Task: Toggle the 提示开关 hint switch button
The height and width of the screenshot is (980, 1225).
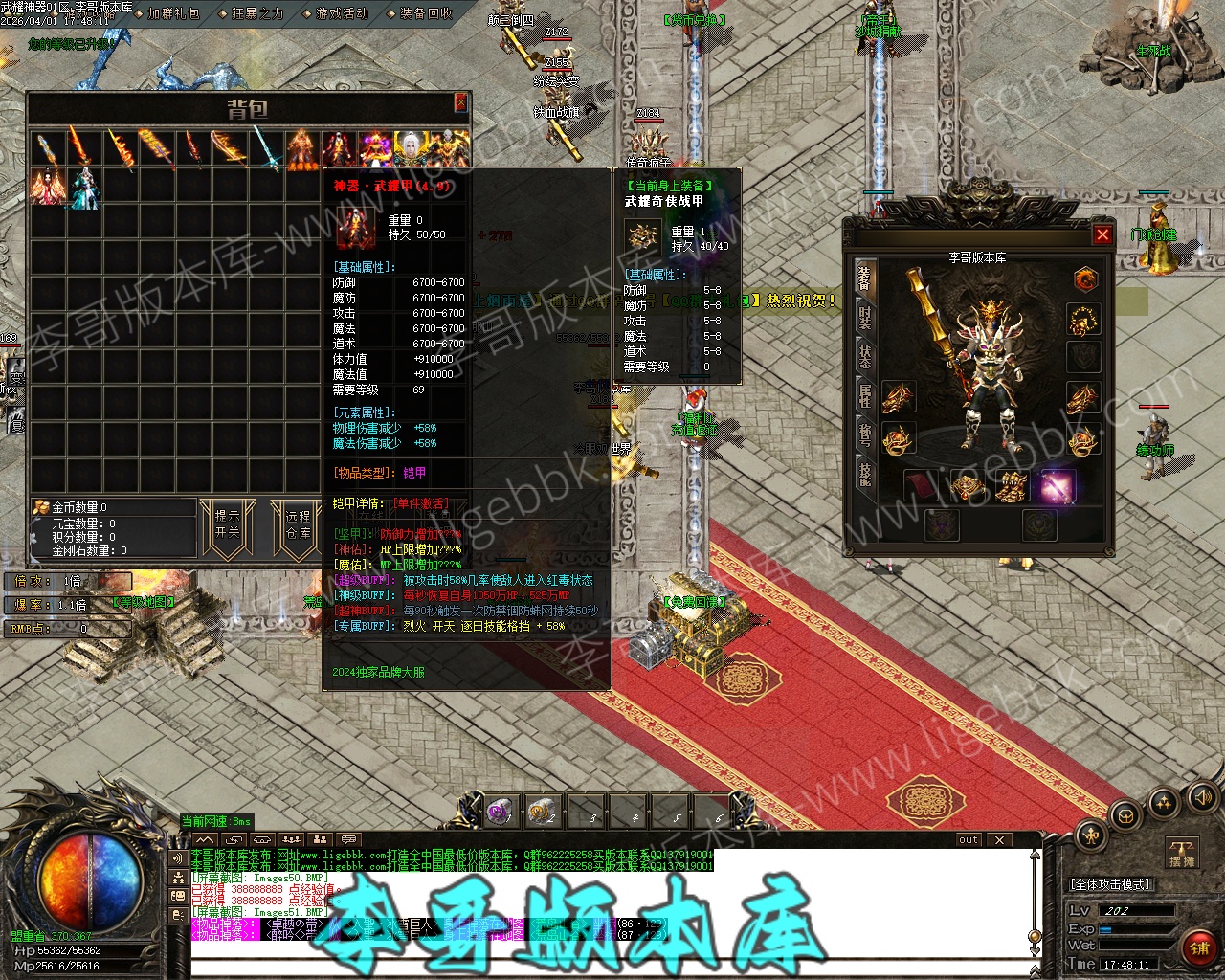Action: point(228,523)
